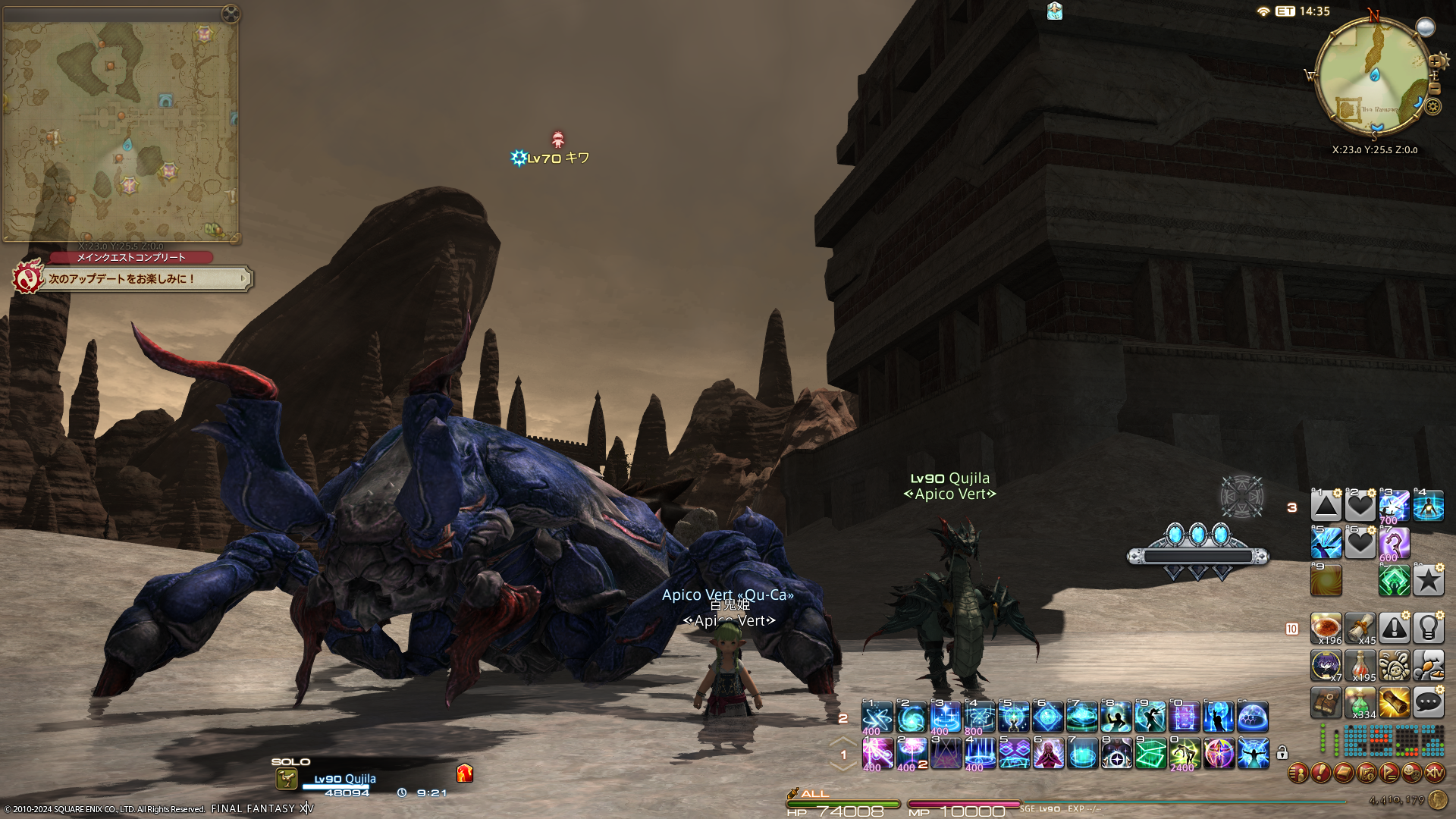Use the green potion stack x334
The image size is (1456, 819).
[x=1360, y=703]
